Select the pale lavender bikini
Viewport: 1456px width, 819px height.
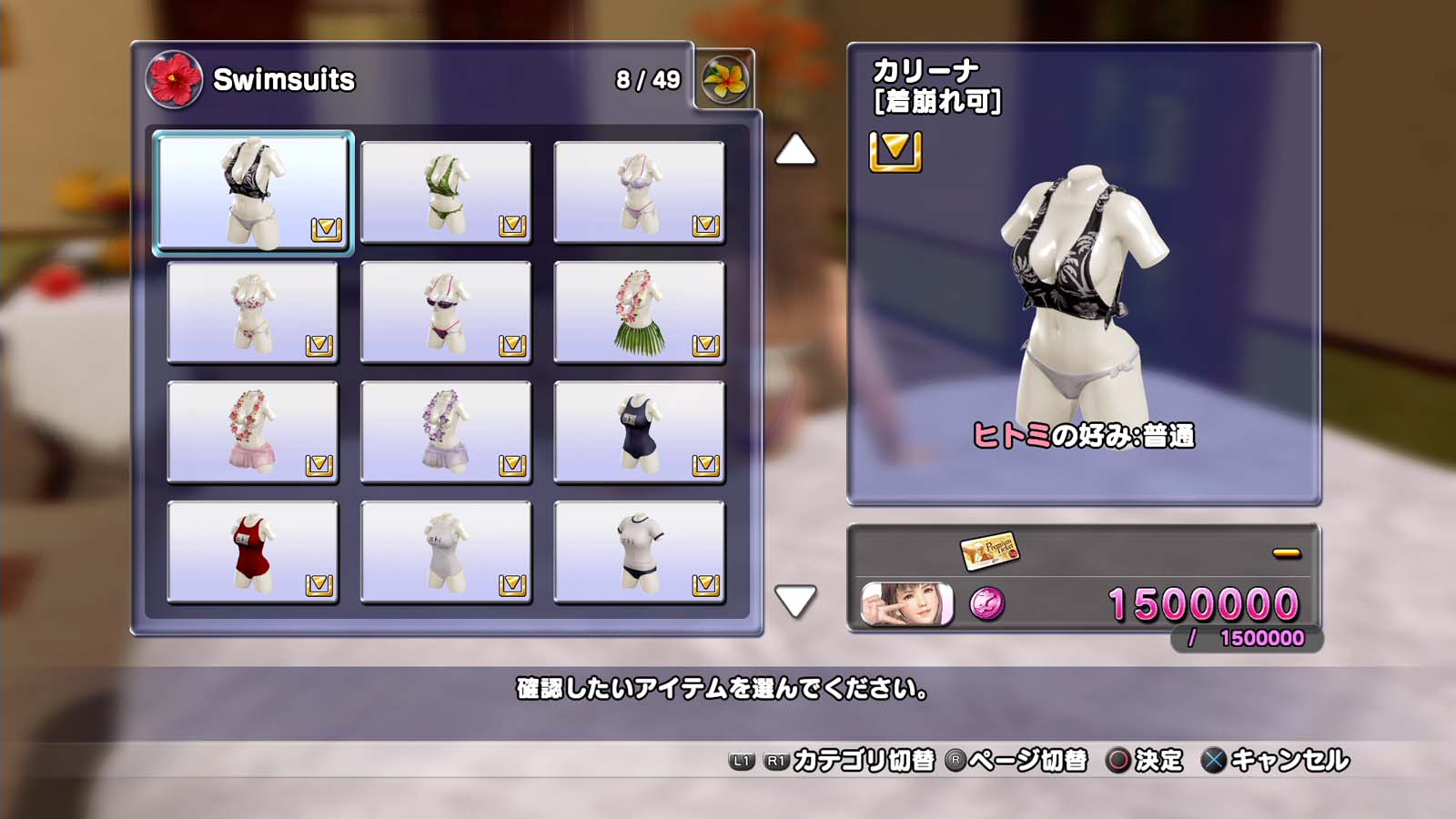[639, 192]
